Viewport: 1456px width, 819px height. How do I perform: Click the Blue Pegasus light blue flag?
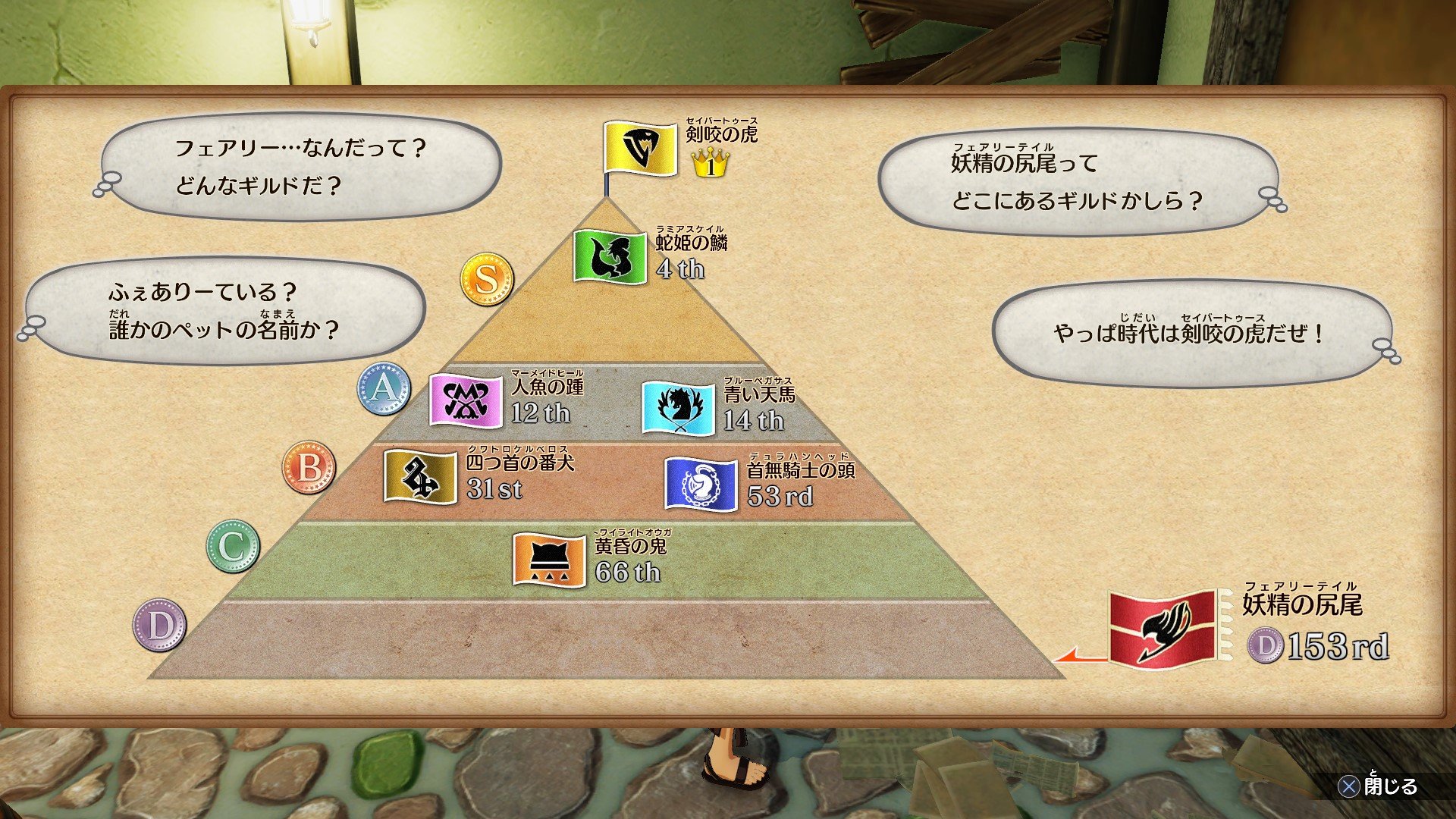click(677, 408)
